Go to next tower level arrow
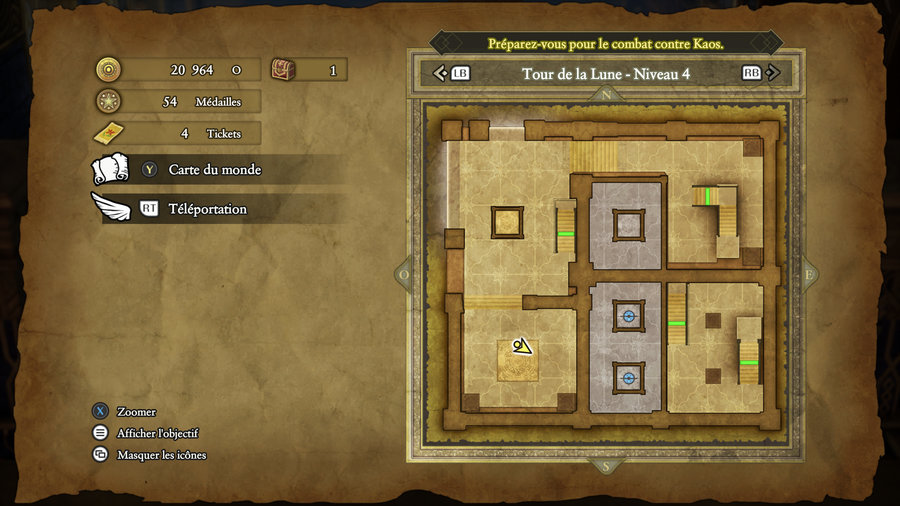 pyautogui.click(x=776, y=73)
